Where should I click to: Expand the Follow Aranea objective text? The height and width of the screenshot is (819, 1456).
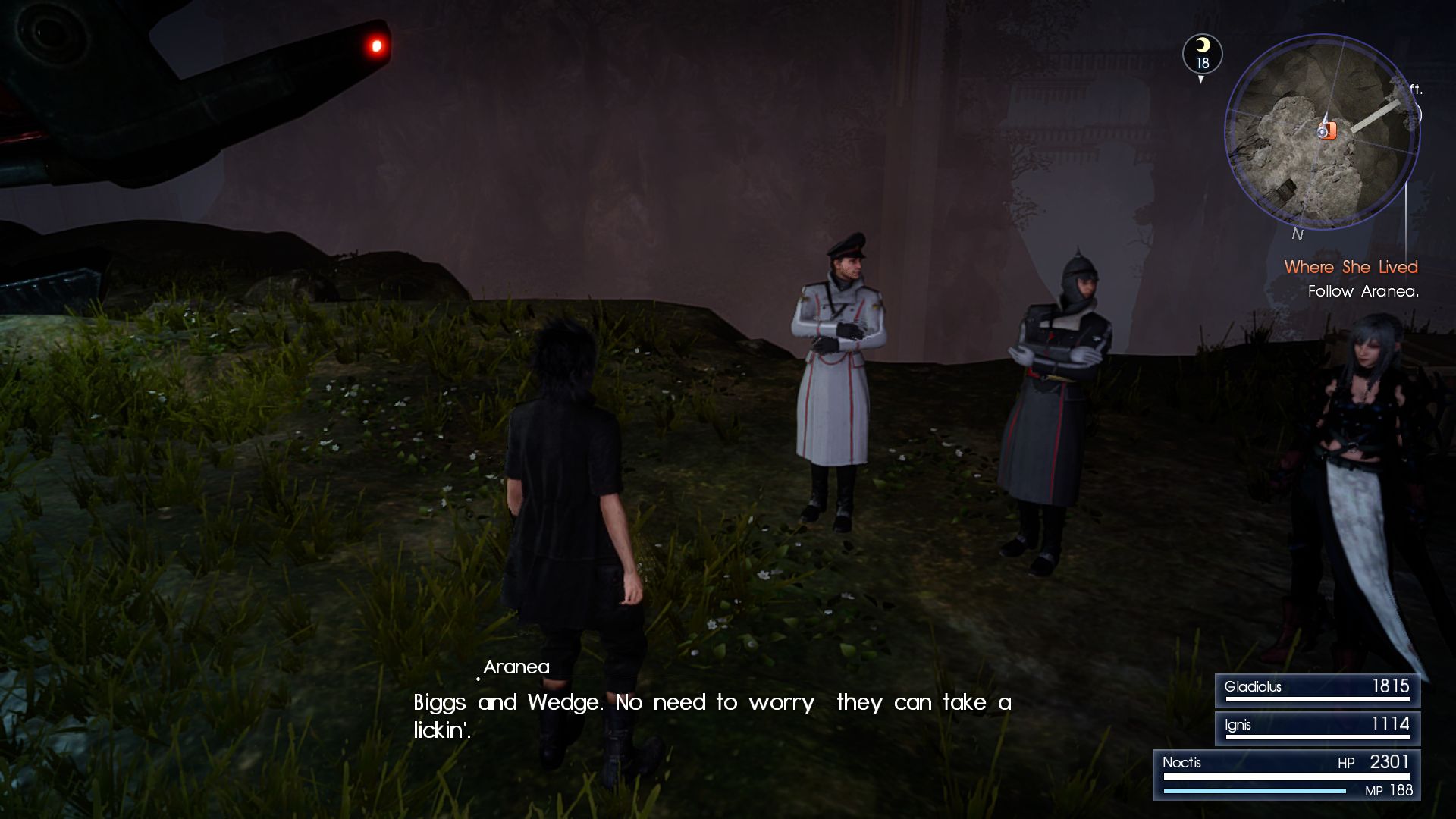coord(1362,290)
